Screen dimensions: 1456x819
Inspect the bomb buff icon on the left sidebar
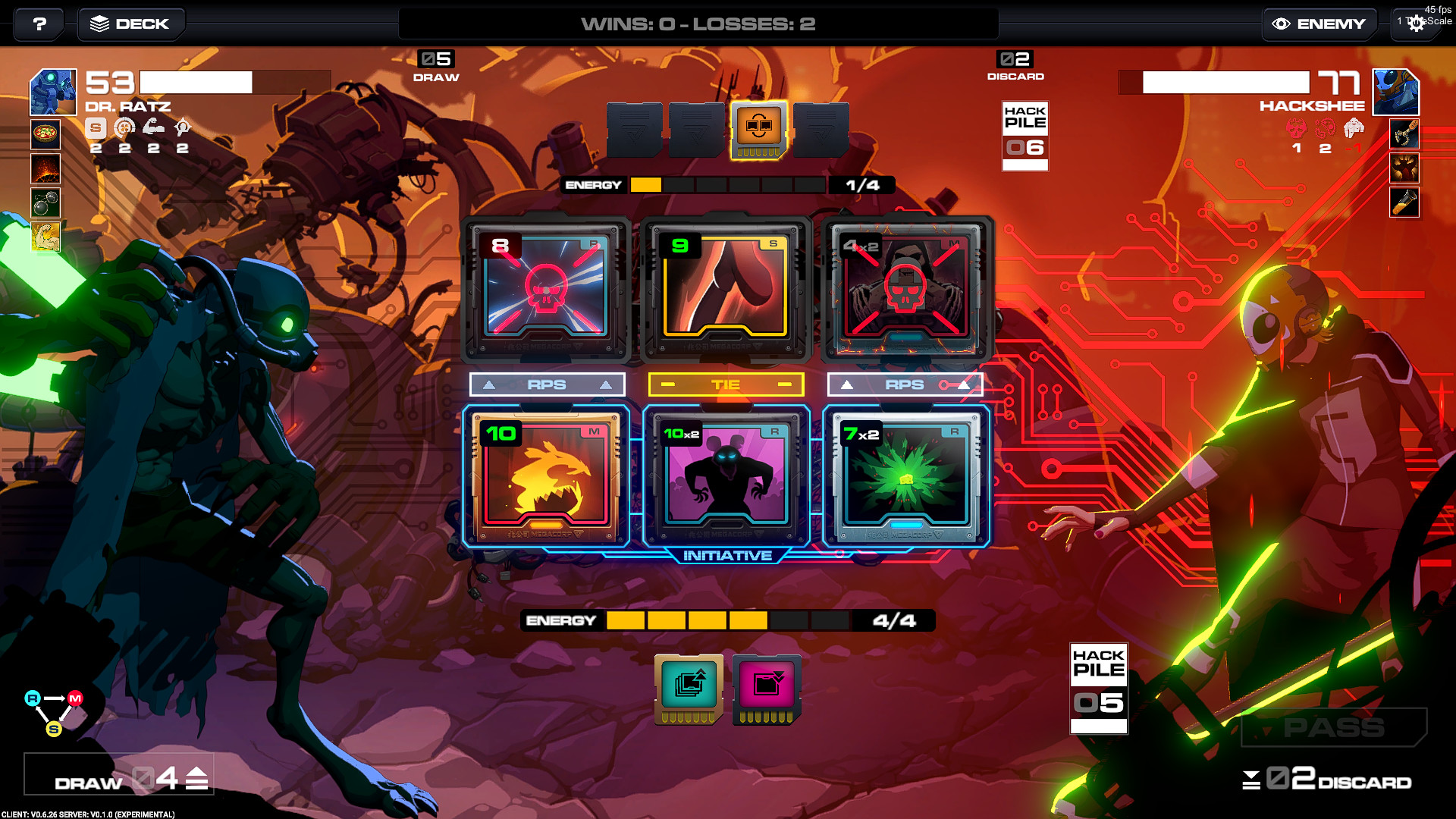tap(45, 202)
